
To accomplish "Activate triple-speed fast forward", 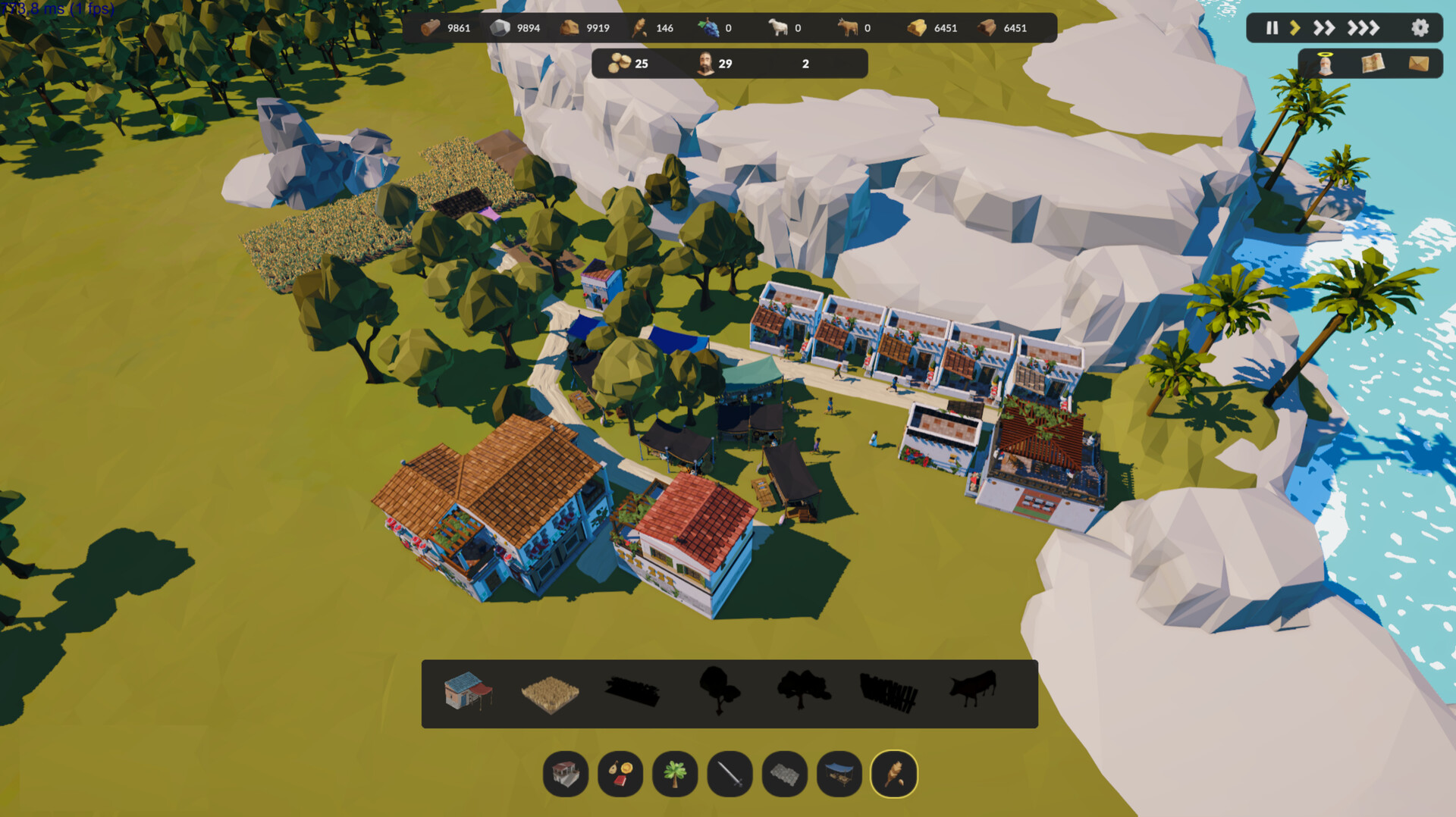I will click(1364, 28).
